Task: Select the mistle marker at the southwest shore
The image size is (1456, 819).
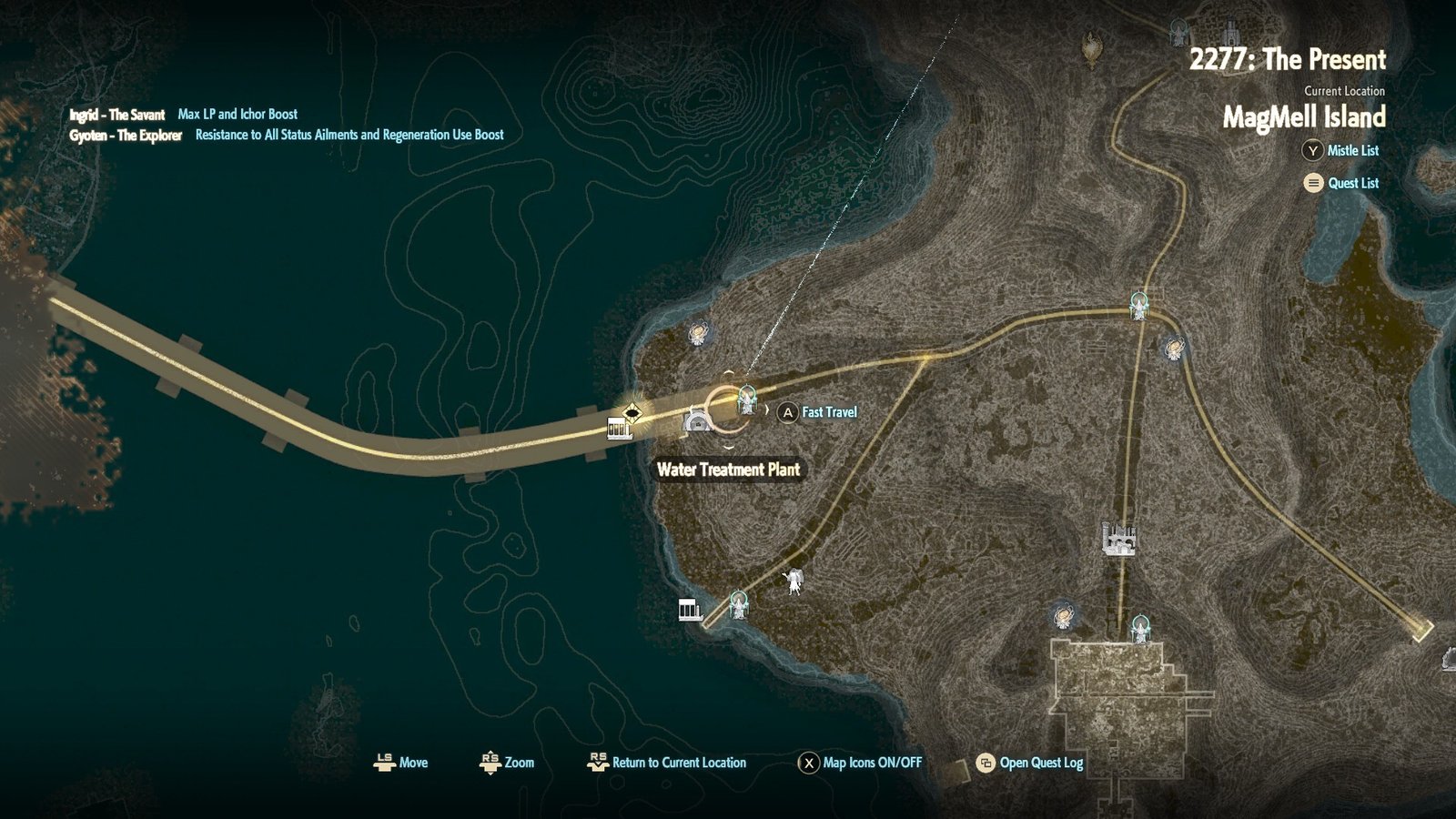Action: [738, 604]
